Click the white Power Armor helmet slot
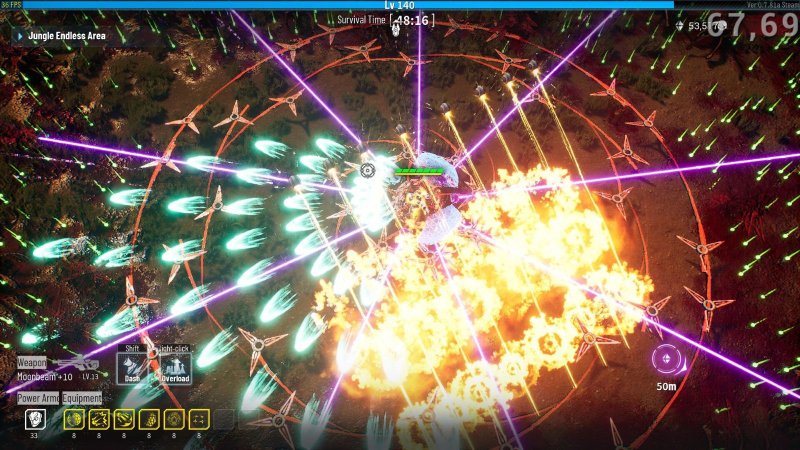The width and height of the screenshot is (800, 450). pyautogui.click(x=34, y=420)
